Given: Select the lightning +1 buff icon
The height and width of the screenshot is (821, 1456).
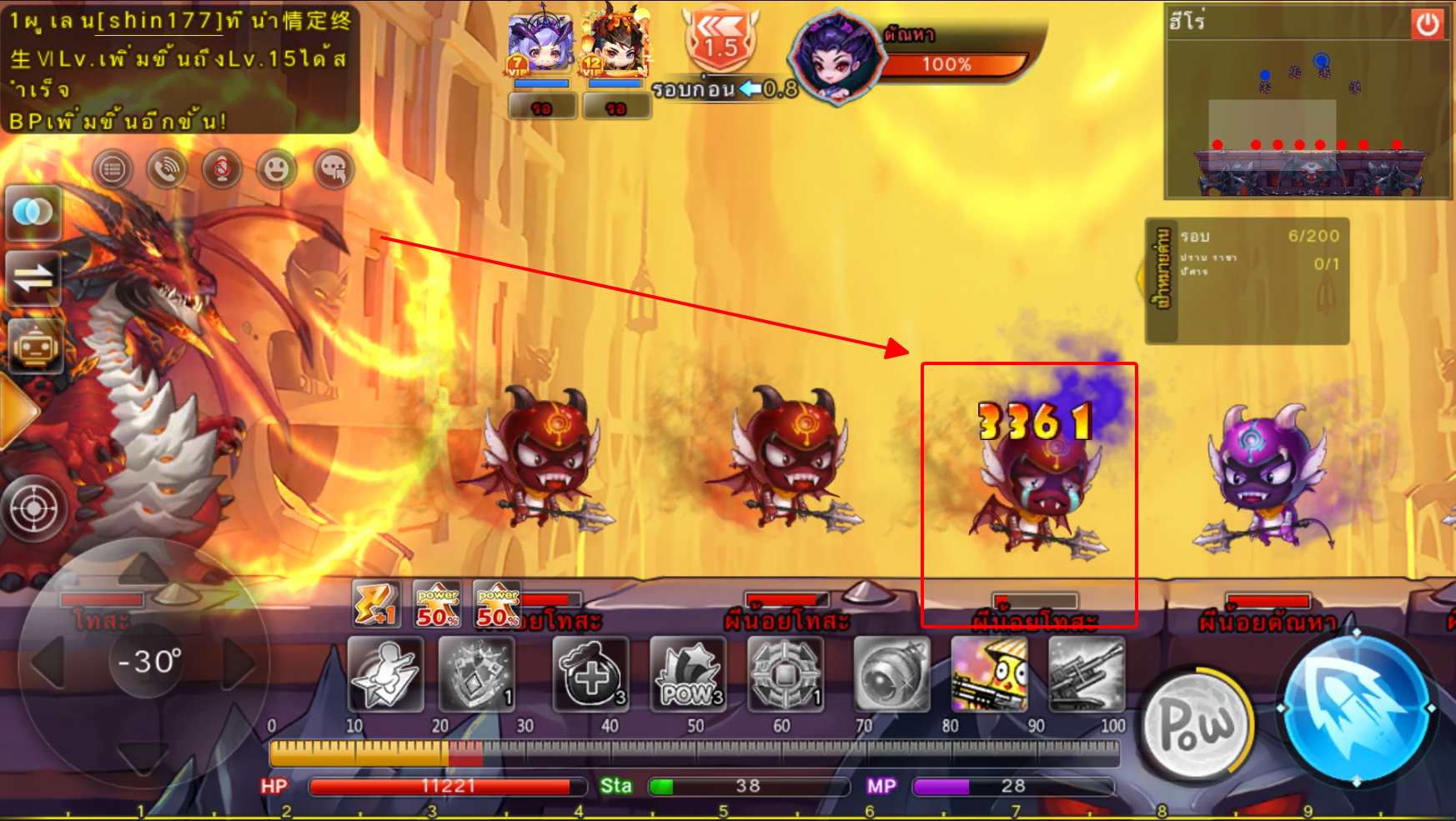Looking at the screenshot, I should click(374, 603).
